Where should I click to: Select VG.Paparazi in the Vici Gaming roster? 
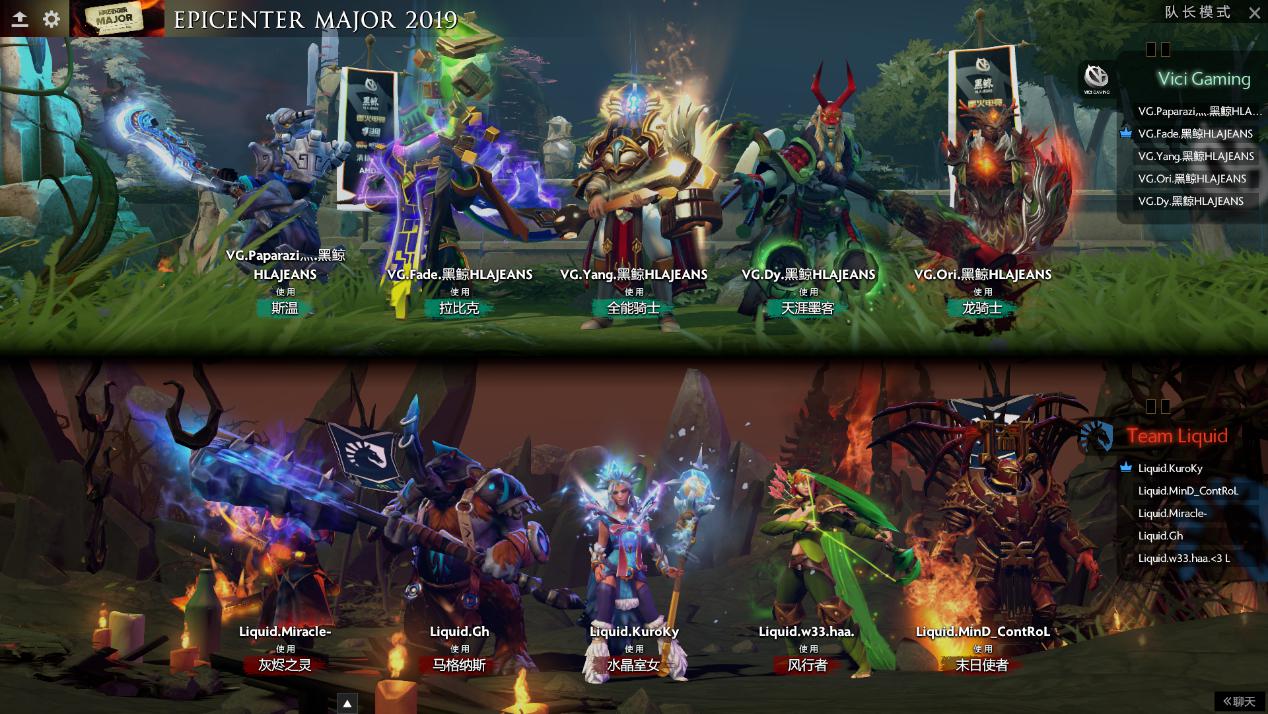1198,112
